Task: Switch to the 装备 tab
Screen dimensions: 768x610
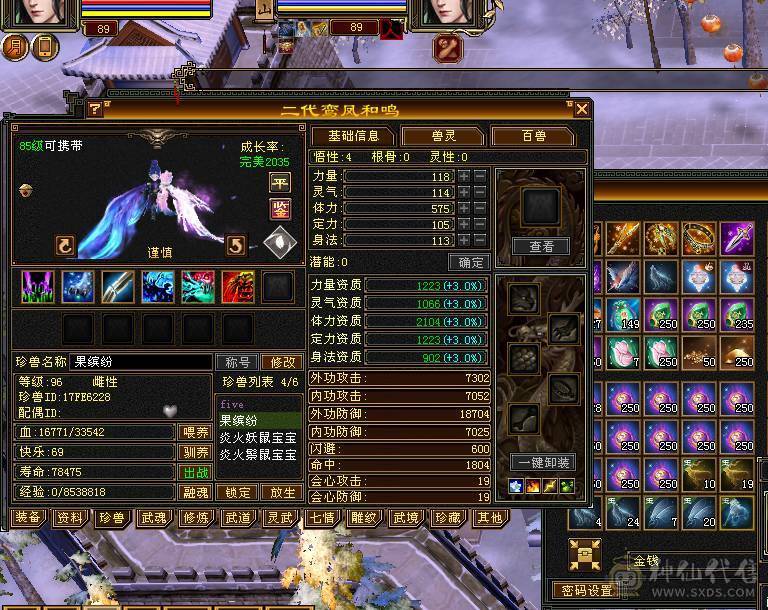Action: click(28, 517)
